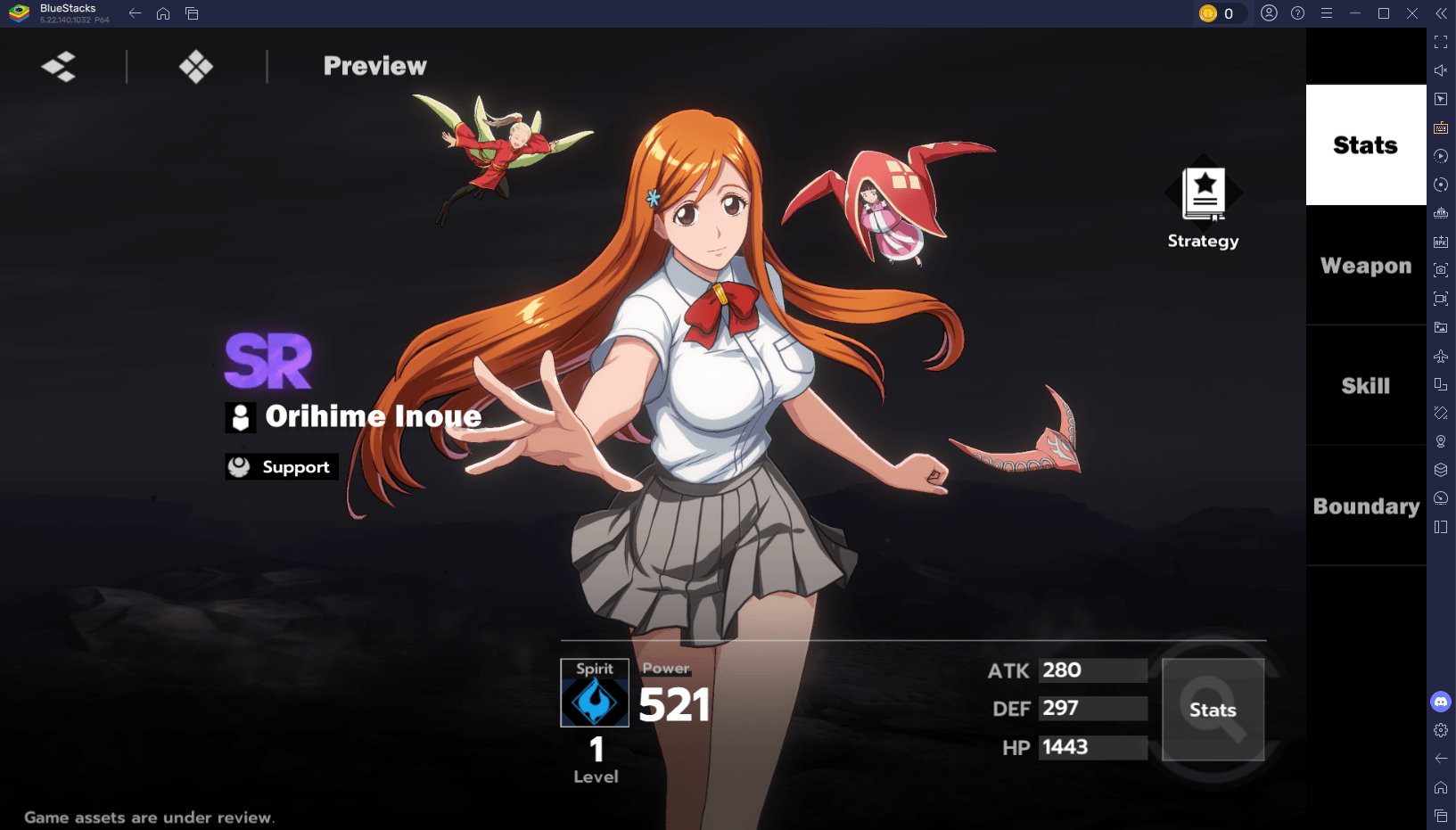This screenshot has height=830, width=1456.
Task: Select the Skill tab
Action: point(1365,386)
